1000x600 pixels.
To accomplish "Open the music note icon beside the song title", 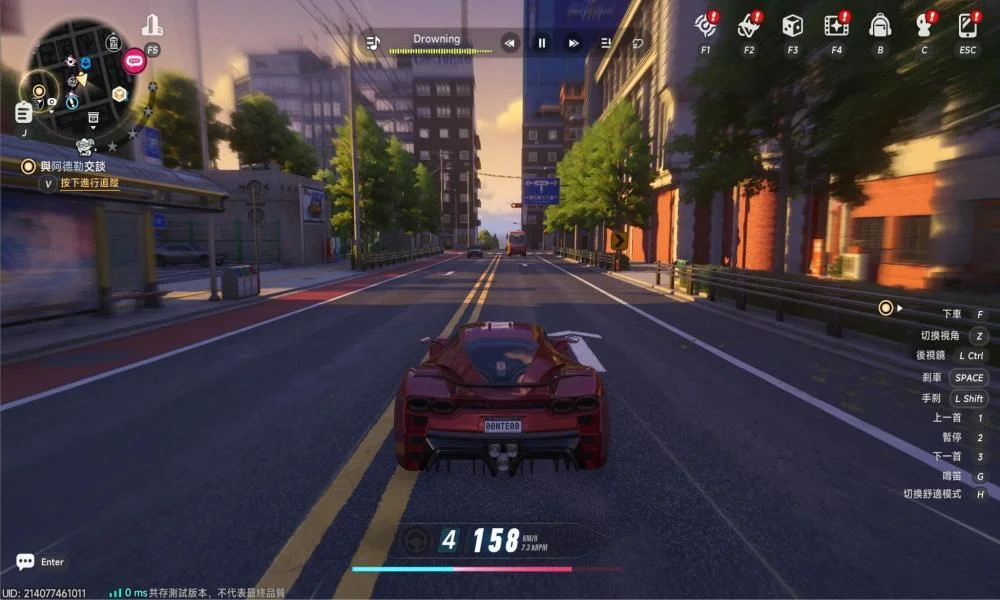I will [x=373, y=43].
